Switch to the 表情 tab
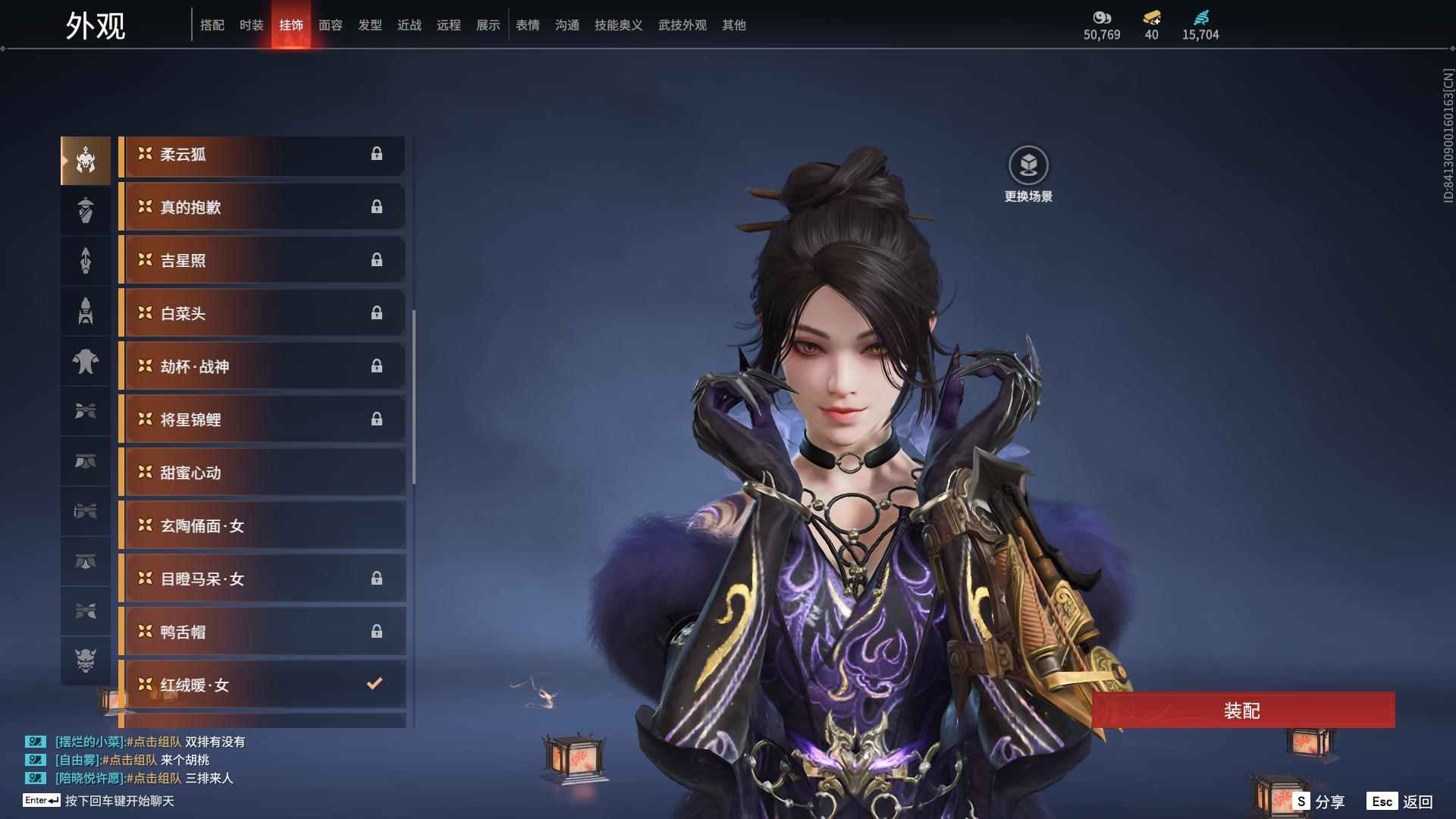 click(x=527, y=25)
